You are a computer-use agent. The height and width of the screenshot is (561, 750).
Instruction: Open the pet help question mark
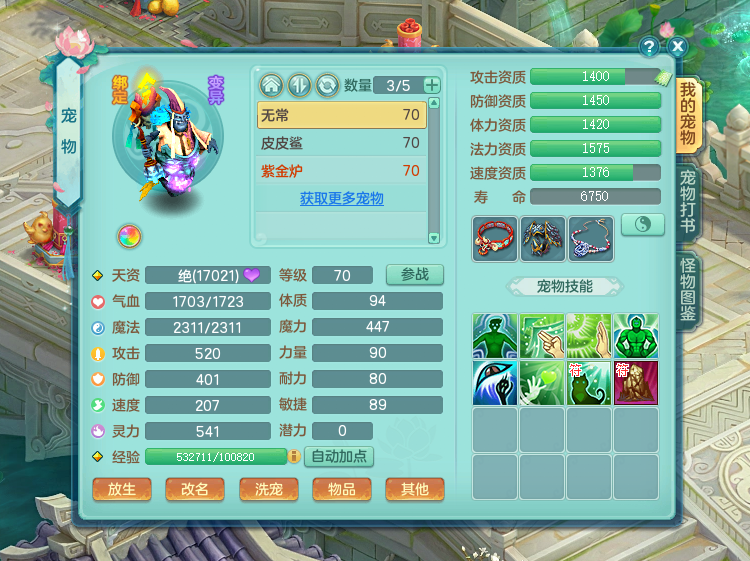tap(650, 47)
